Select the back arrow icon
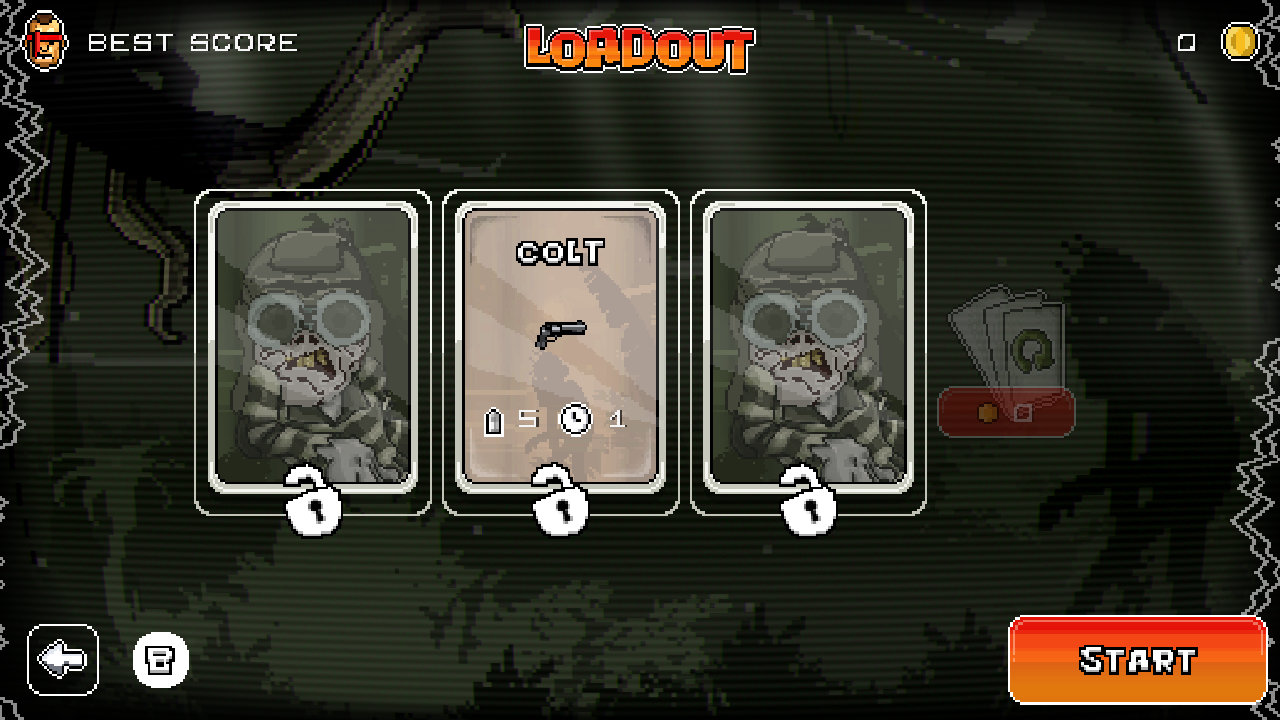Screen dimensions: 1280x720 click(62, 658)
